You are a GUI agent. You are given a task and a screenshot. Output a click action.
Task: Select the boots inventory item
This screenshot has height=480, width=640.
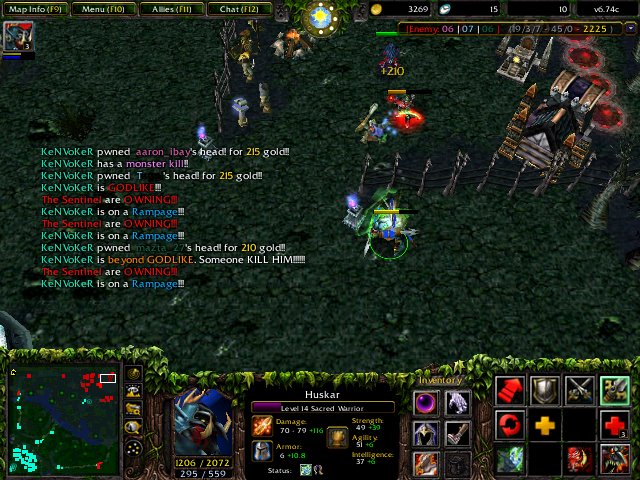click(x=457, y=433)
